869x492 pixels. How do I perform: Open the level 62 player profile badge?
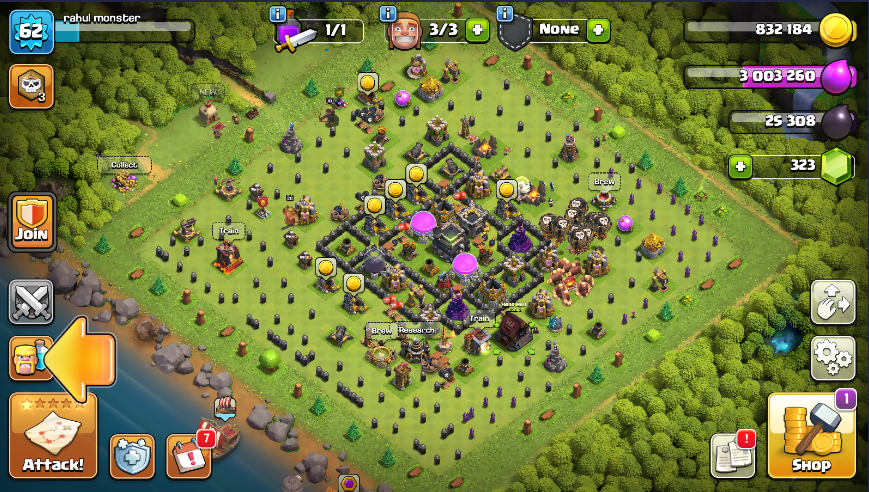[x=30, y=32]
